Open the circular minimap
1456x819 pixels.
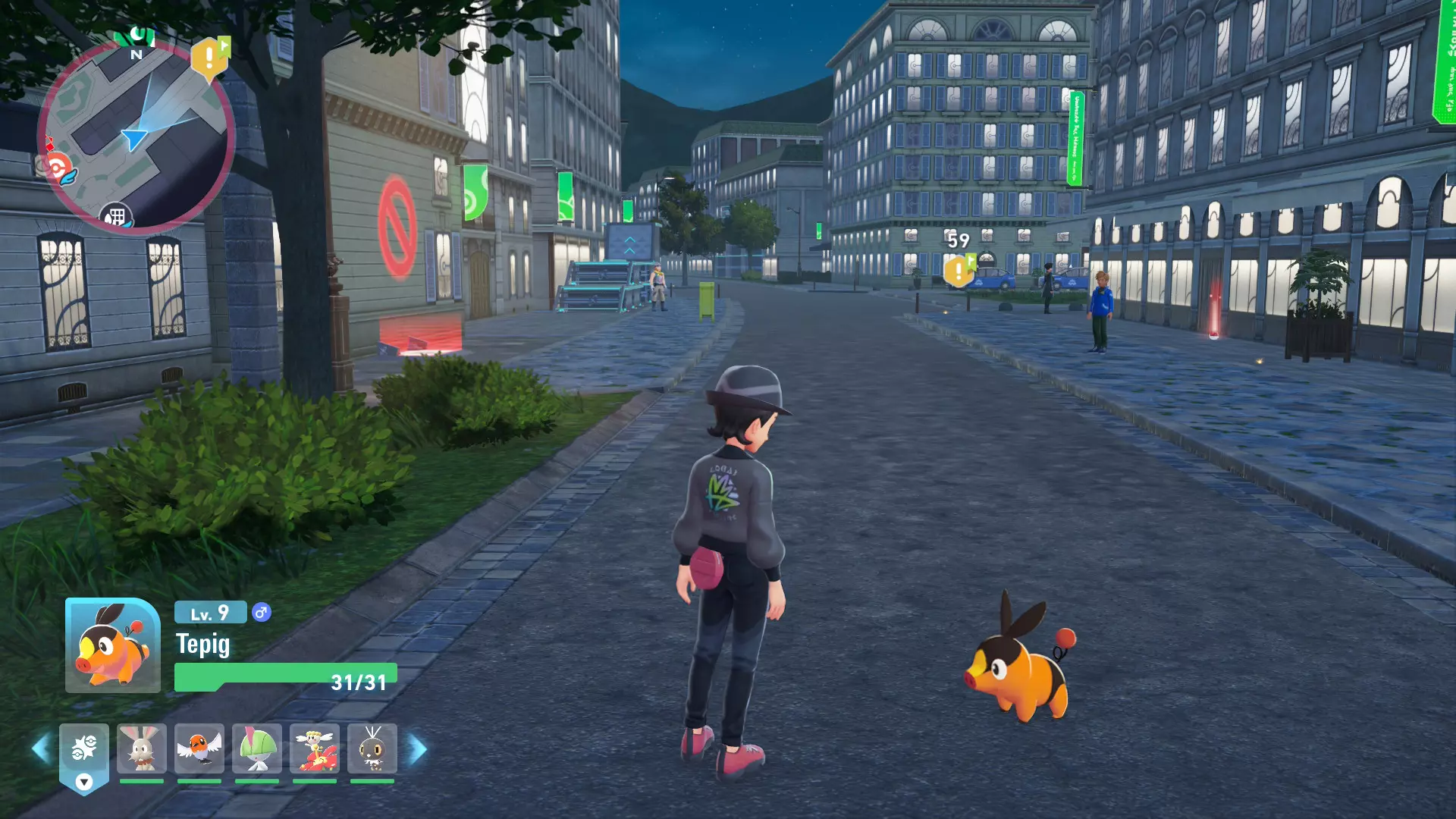135,136
